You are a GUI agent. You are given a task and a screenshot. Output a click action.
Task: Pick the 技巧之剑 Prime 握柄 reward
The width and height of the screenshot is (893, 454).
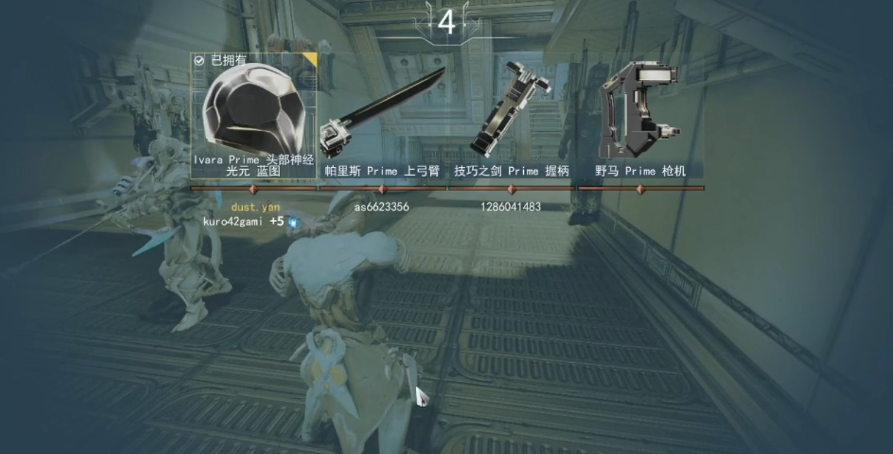[x=511, y=115]
